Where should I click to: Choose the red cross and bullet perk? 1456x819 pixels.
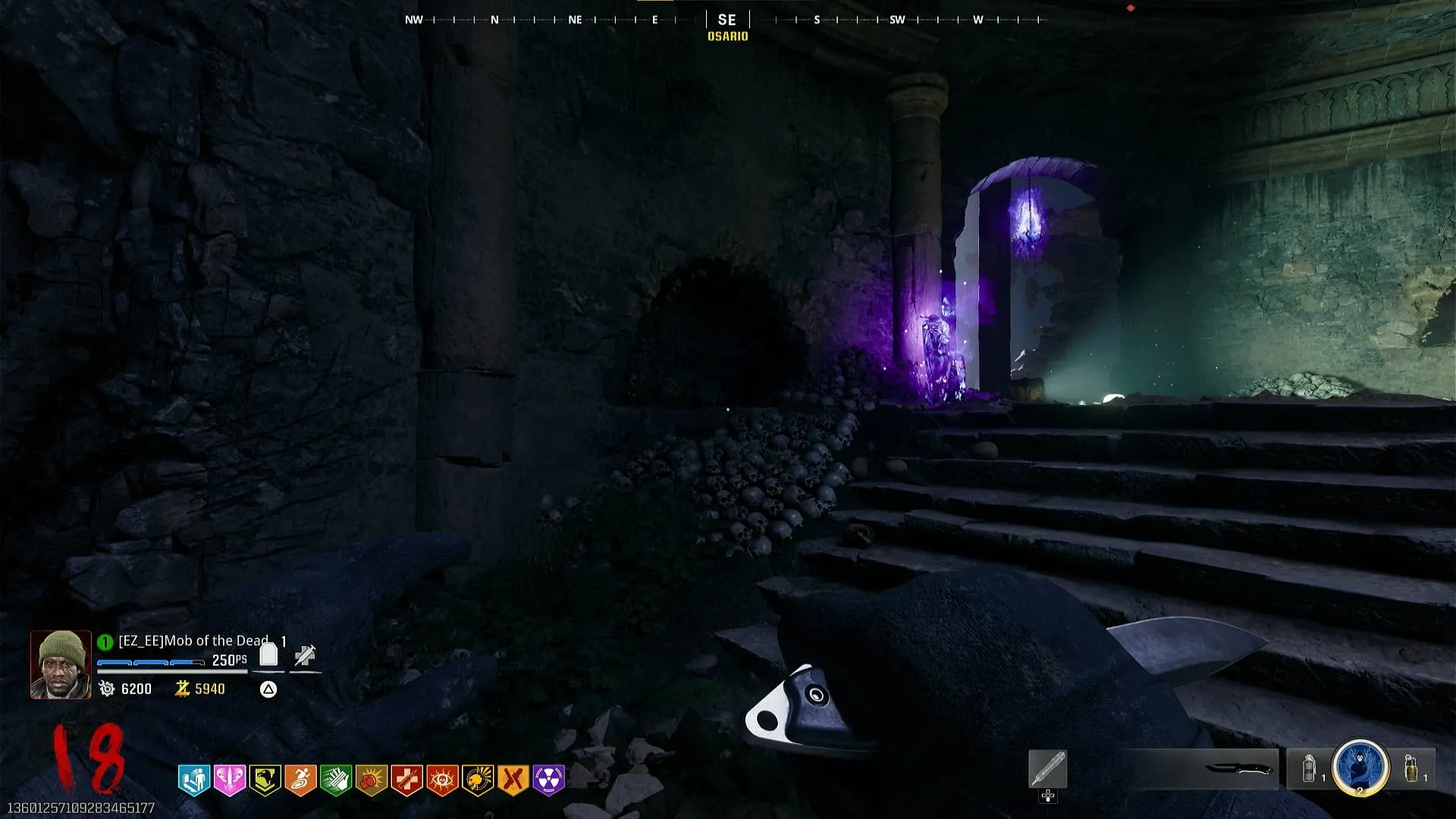click(406, 780)
